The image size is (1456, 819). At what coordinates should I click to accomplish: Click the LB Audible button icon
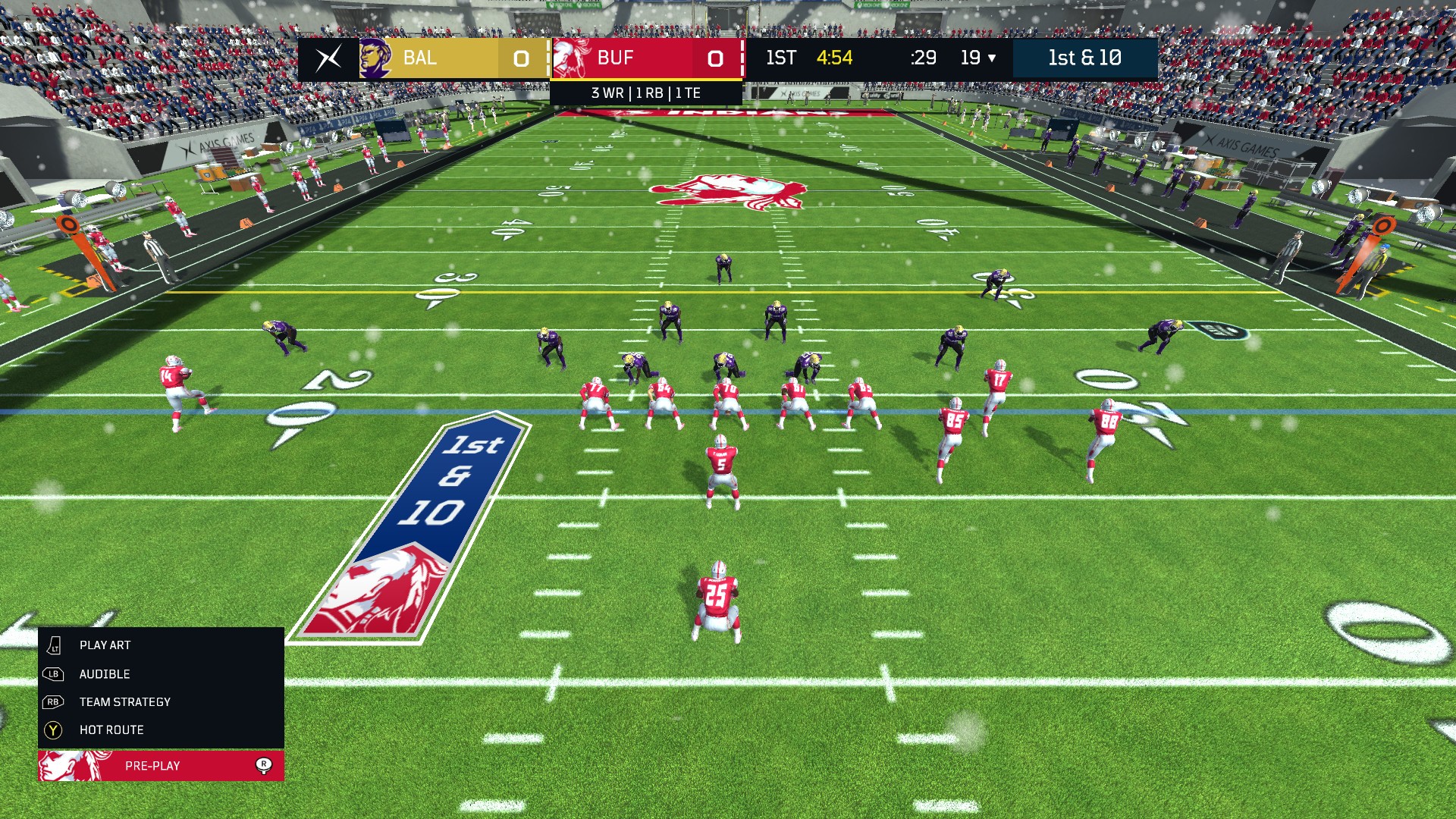click(52, 673)
